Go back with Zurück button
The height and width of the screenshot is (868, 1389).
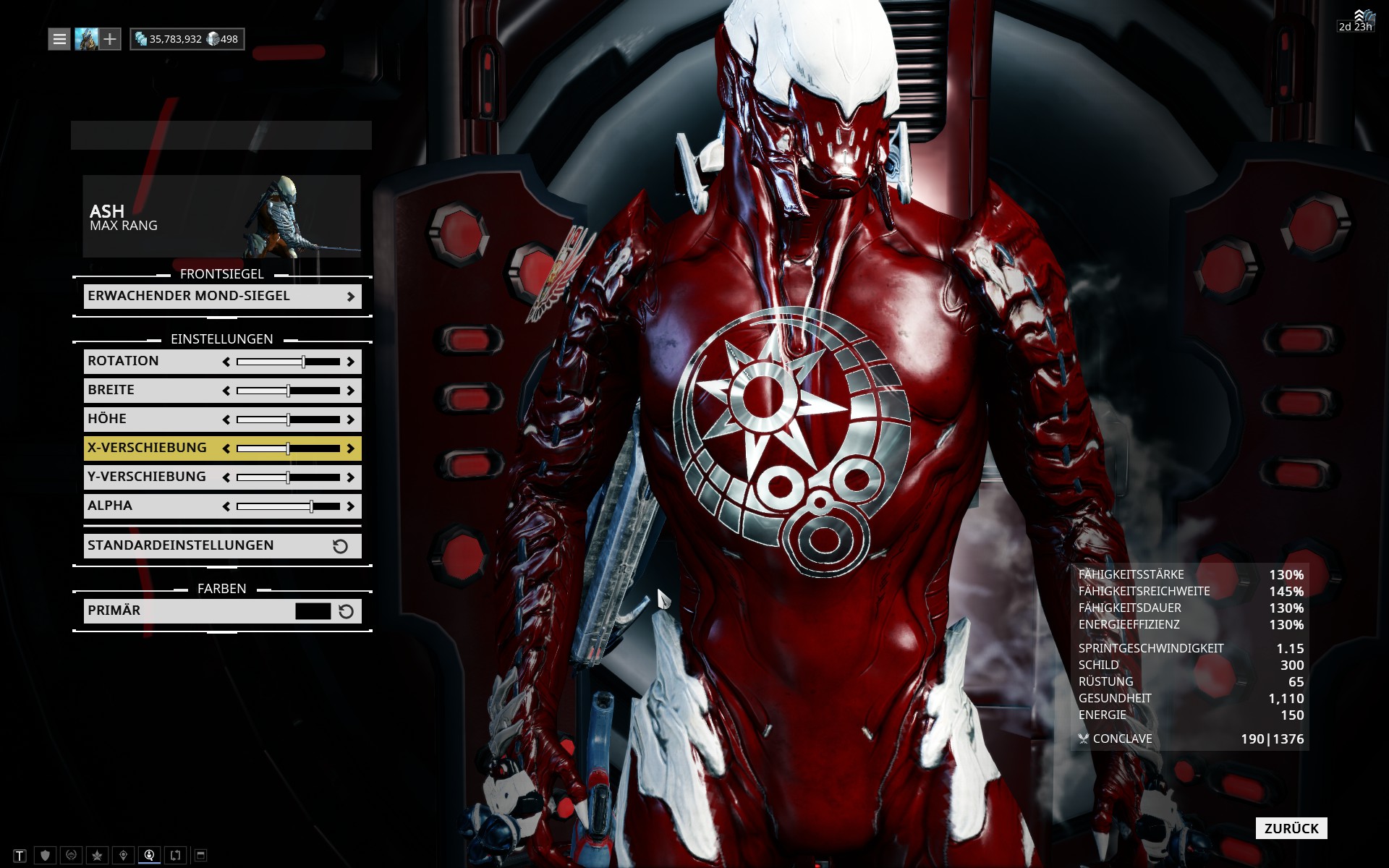tap(1291, 828)
